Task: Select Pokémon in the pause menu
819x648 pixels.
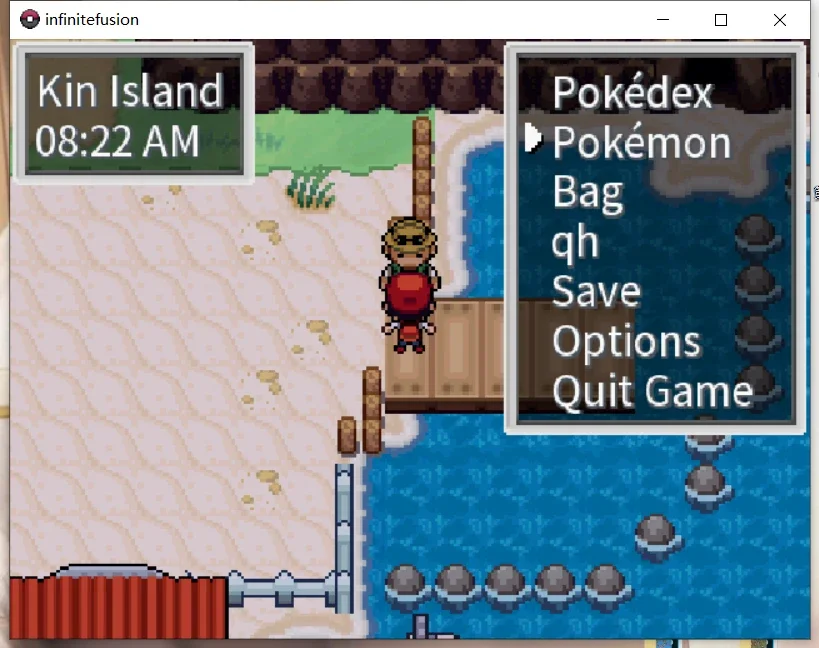Action: [x=641, y=143]
